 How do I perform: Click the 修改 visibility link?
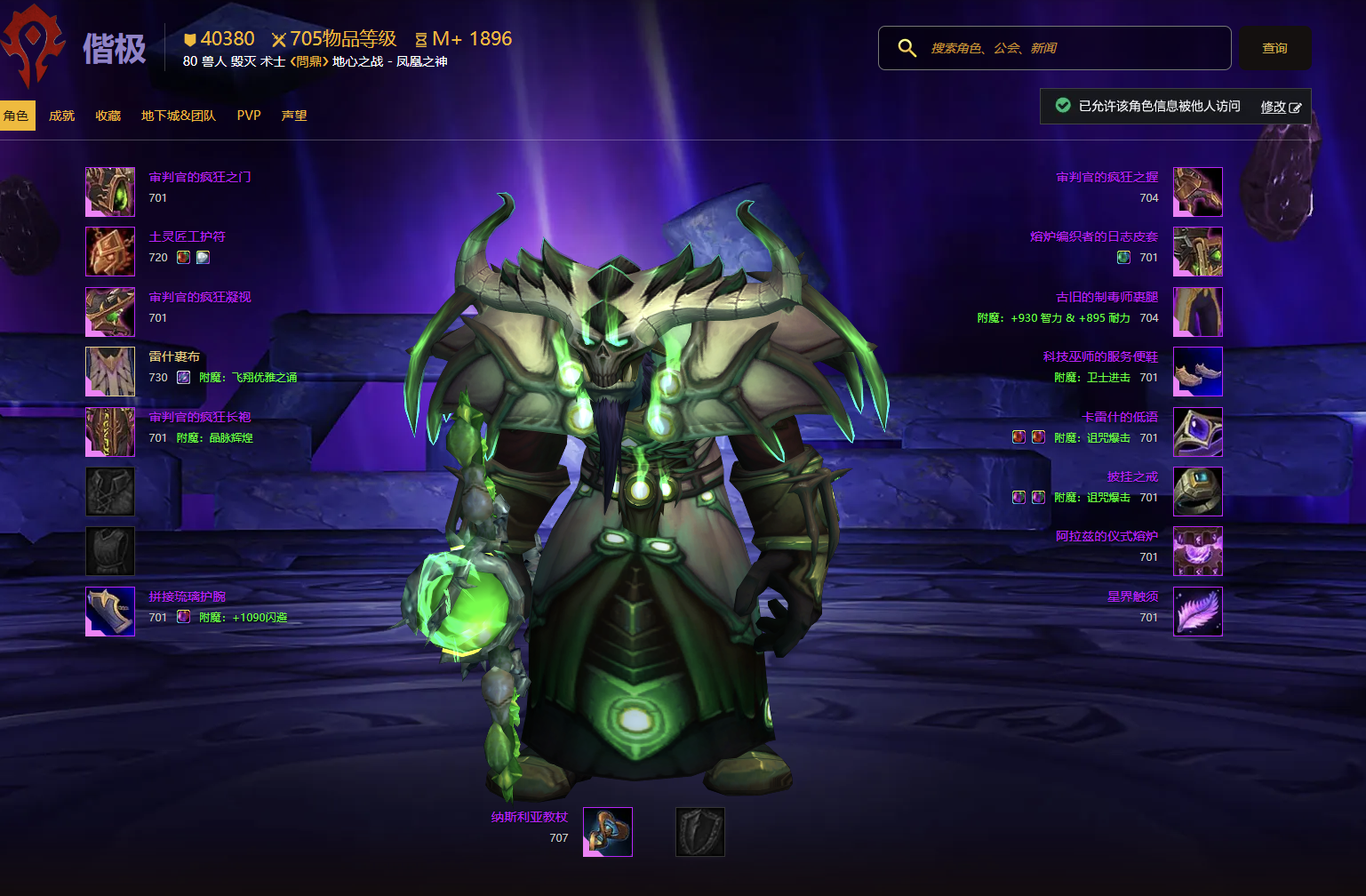[1280, 107]
